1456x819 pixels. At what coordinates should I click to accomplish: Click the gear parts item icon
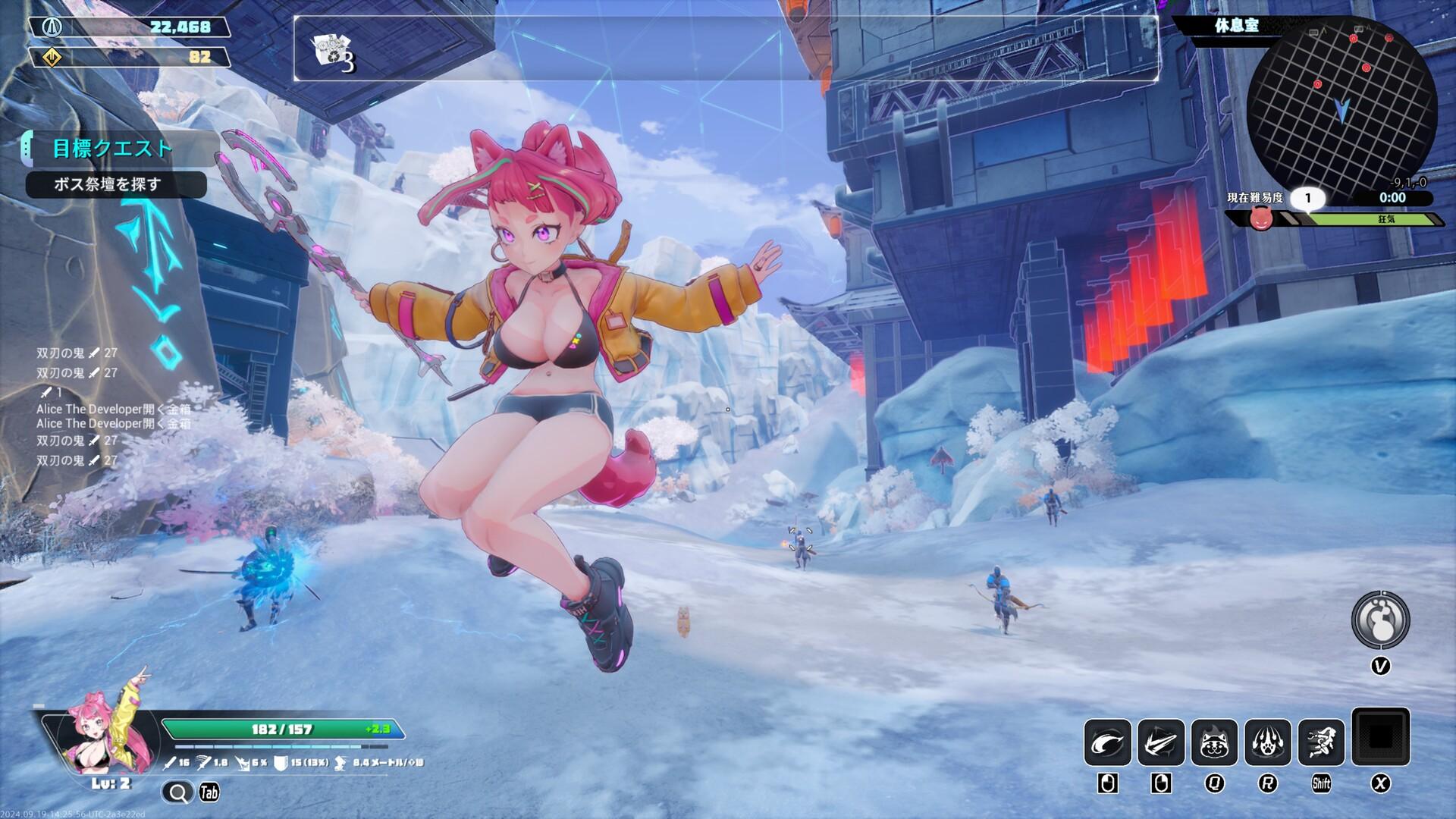coord(332,51)
